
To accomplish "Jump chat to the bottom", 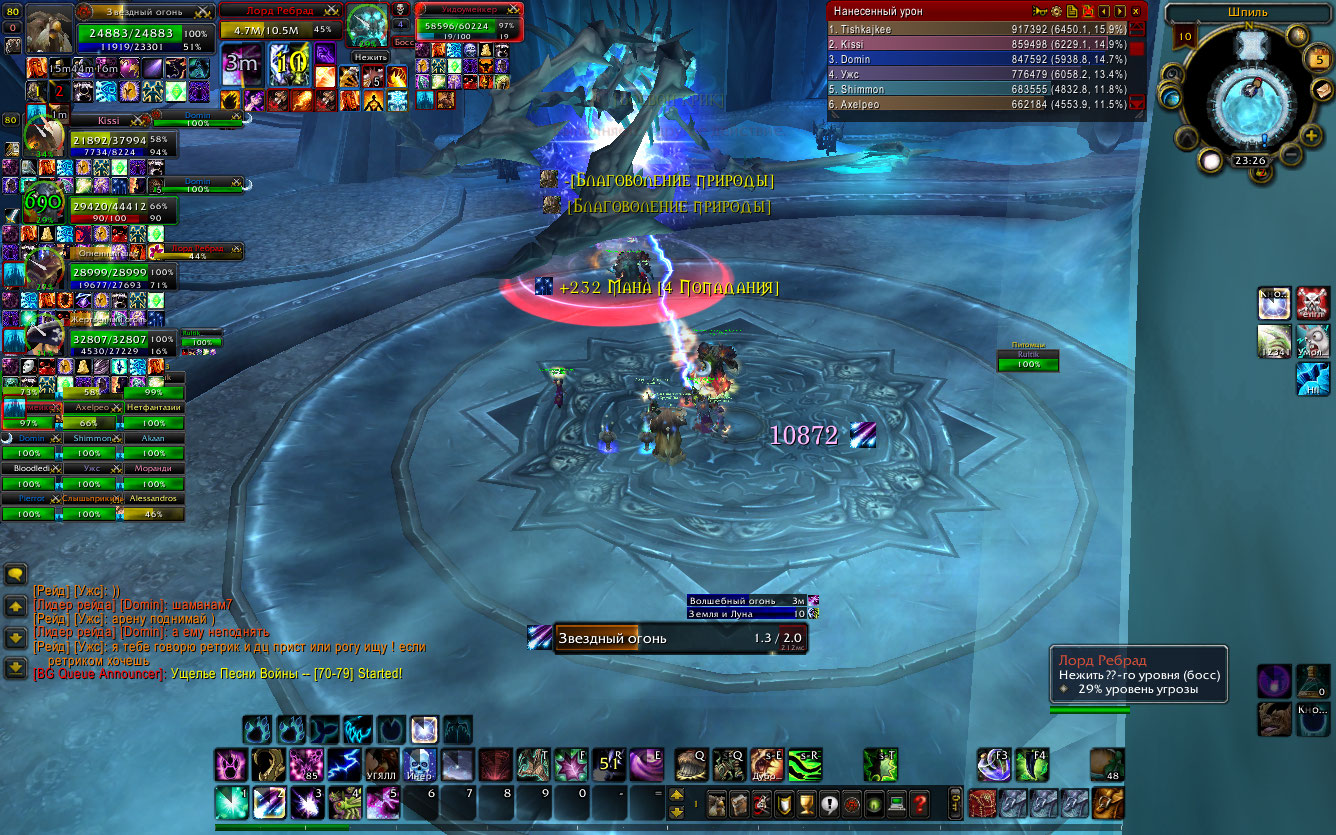I will [x=16, y=668].
